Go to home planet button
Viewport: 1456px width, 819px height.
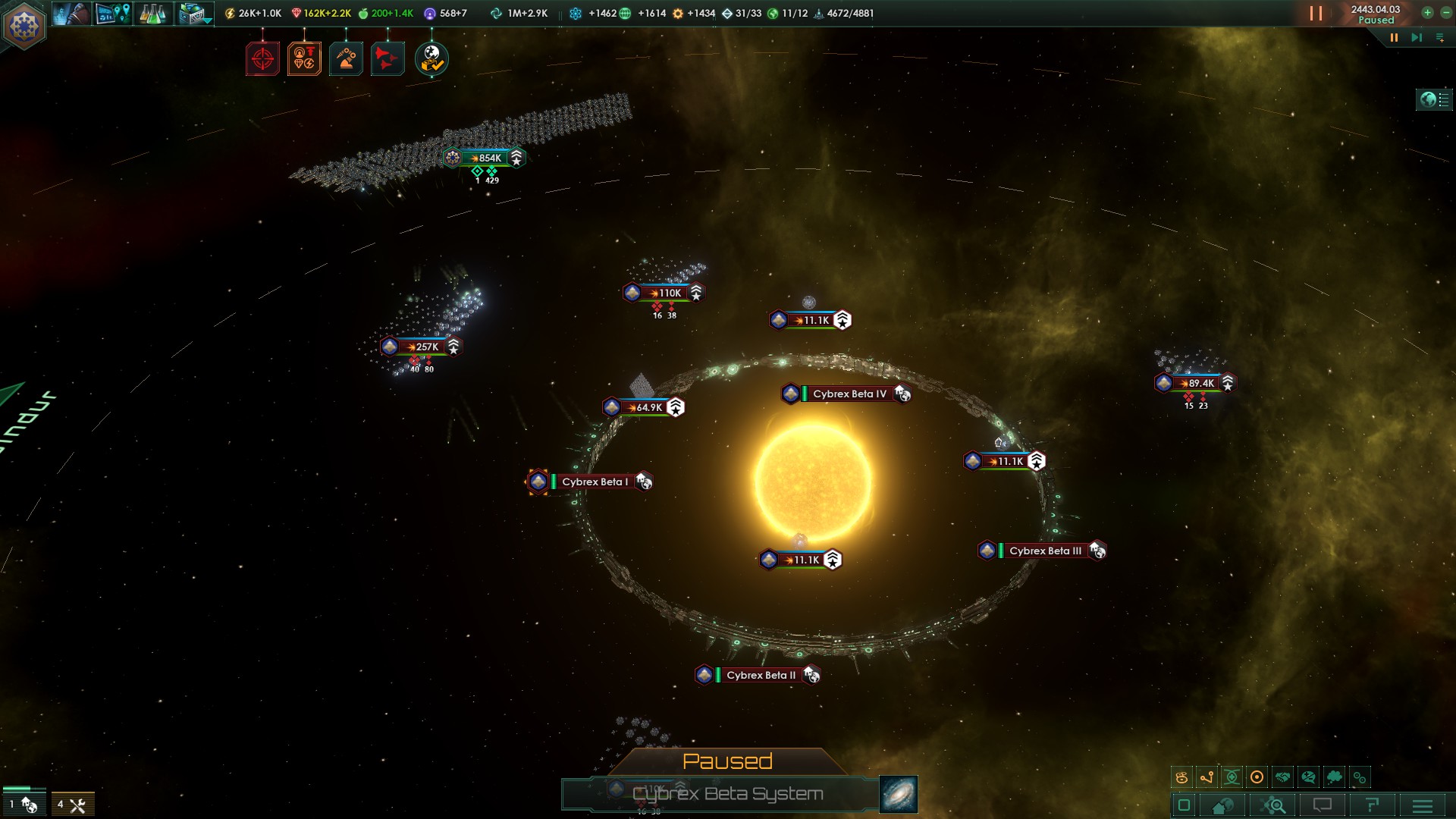[x=1222, y=805]
